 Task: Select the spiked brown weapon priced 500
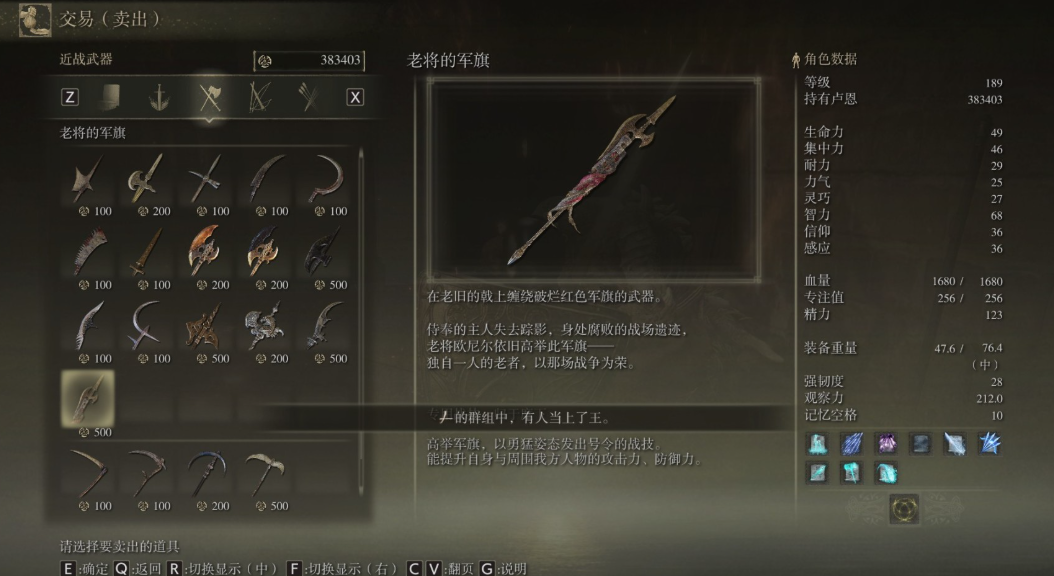(x=206, y=325)
